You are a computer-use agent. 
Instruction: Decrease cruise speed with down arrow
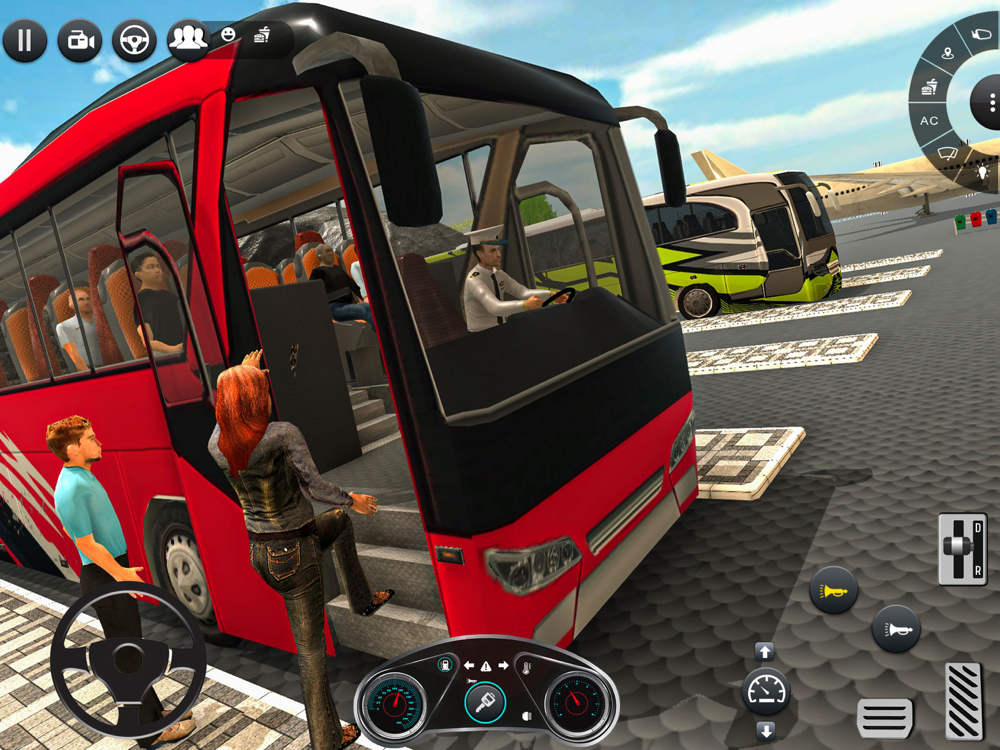point(765,729)
